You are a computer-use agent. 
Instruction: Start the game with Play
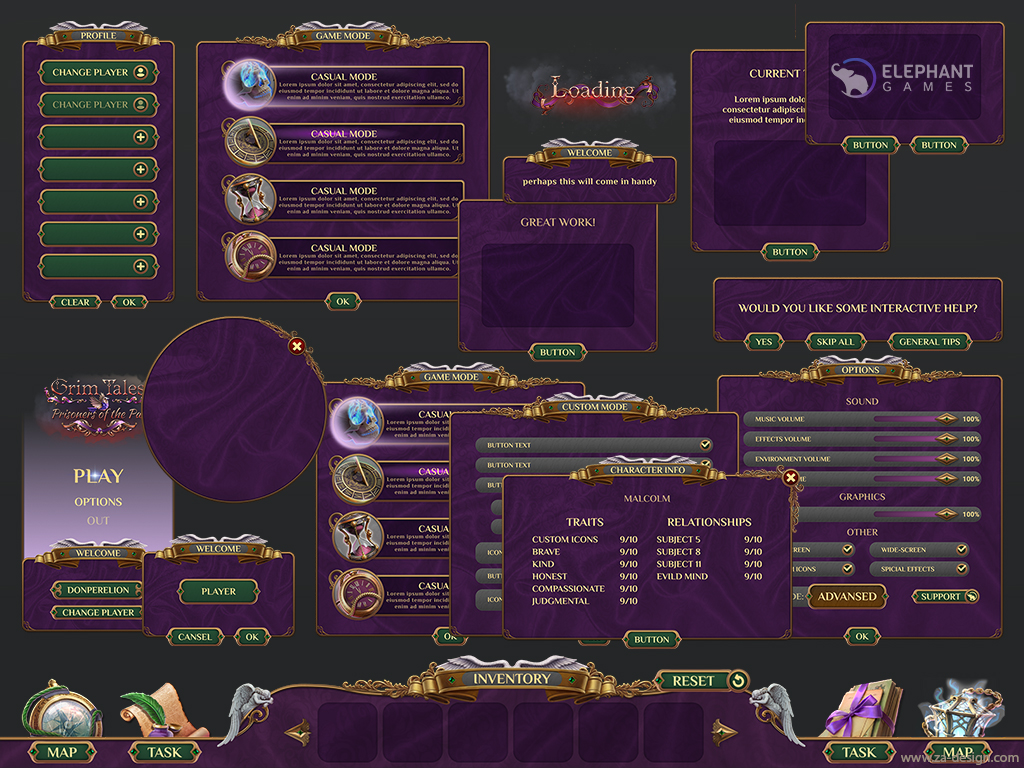pyautogui.click(x=98, y=476)
